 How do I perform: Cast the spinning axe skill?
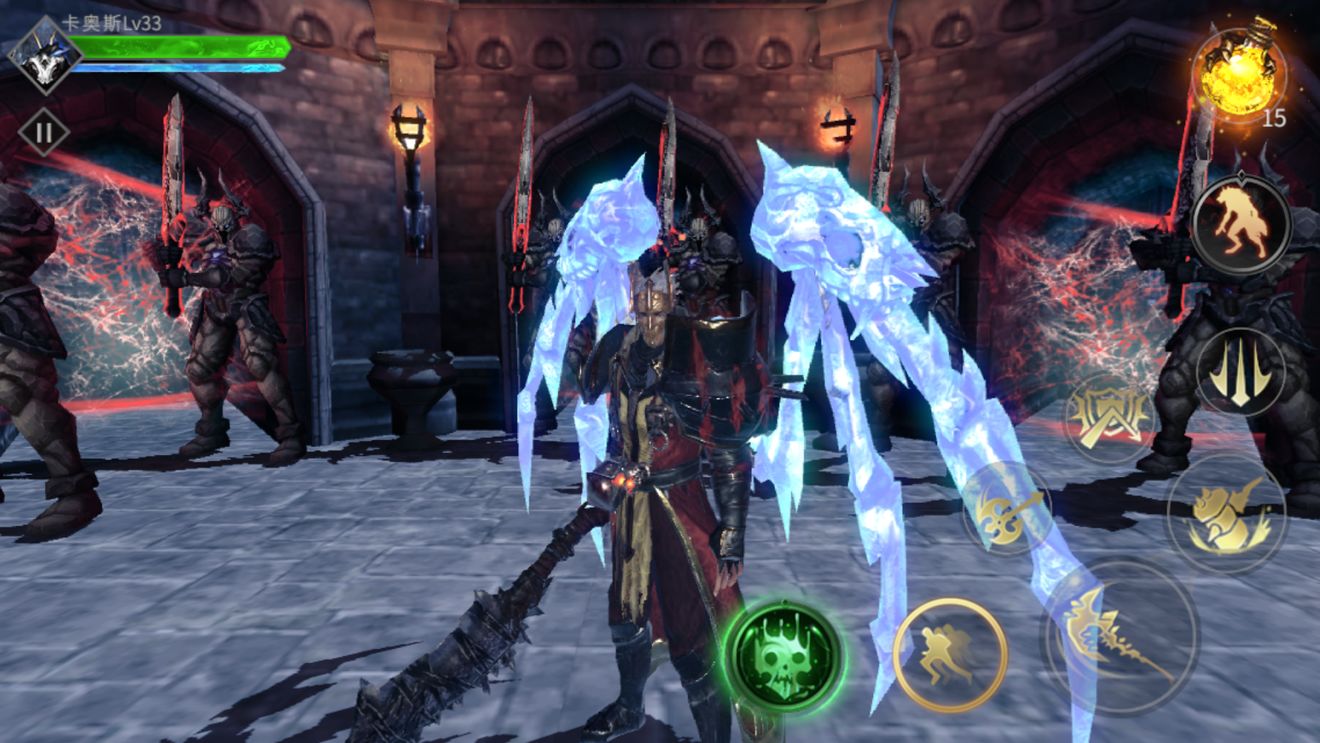click(x=1007, y=507)
